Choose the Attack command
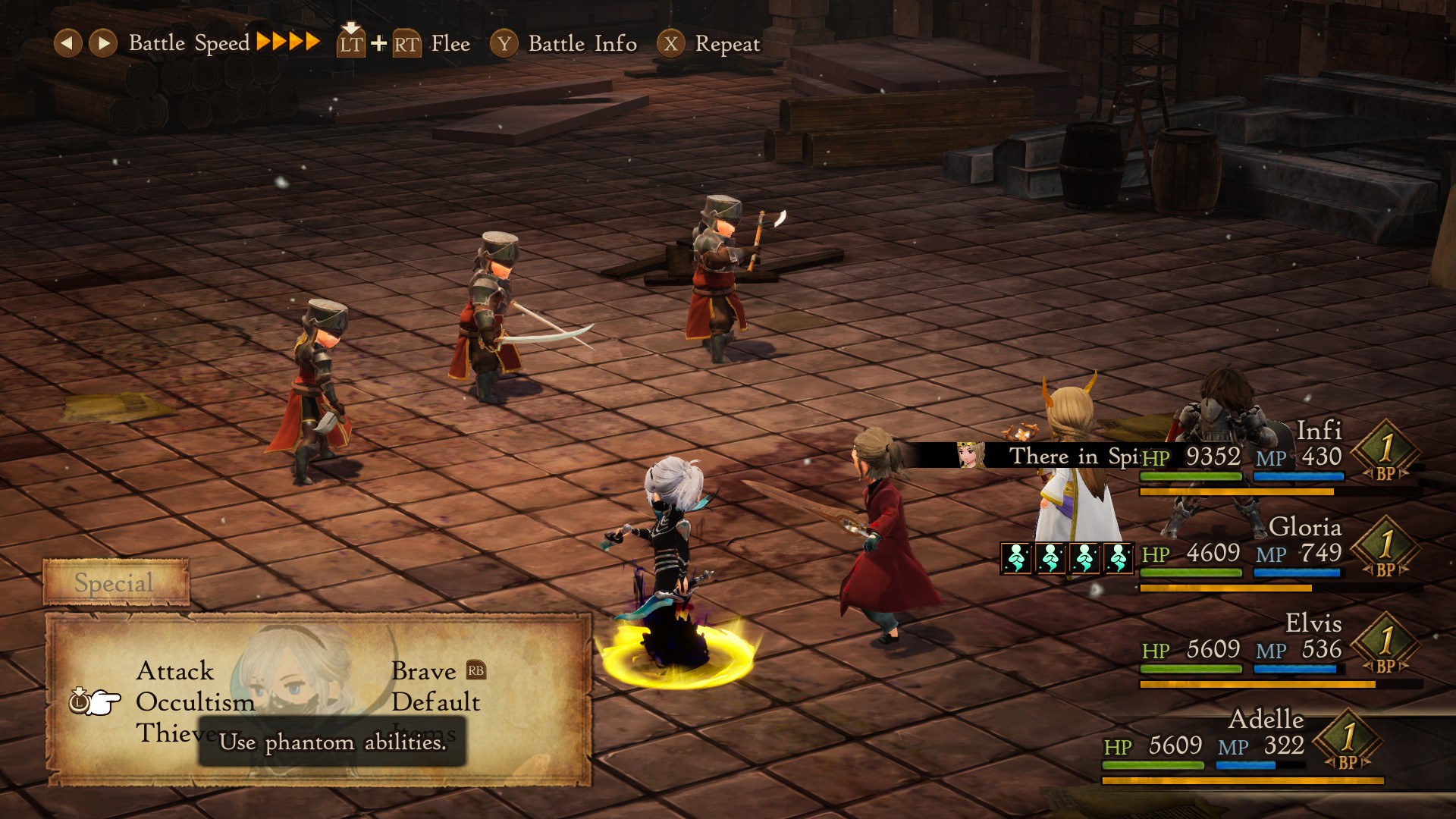Viewport: 1456px width, 819px height. click(x=175, y=671)
